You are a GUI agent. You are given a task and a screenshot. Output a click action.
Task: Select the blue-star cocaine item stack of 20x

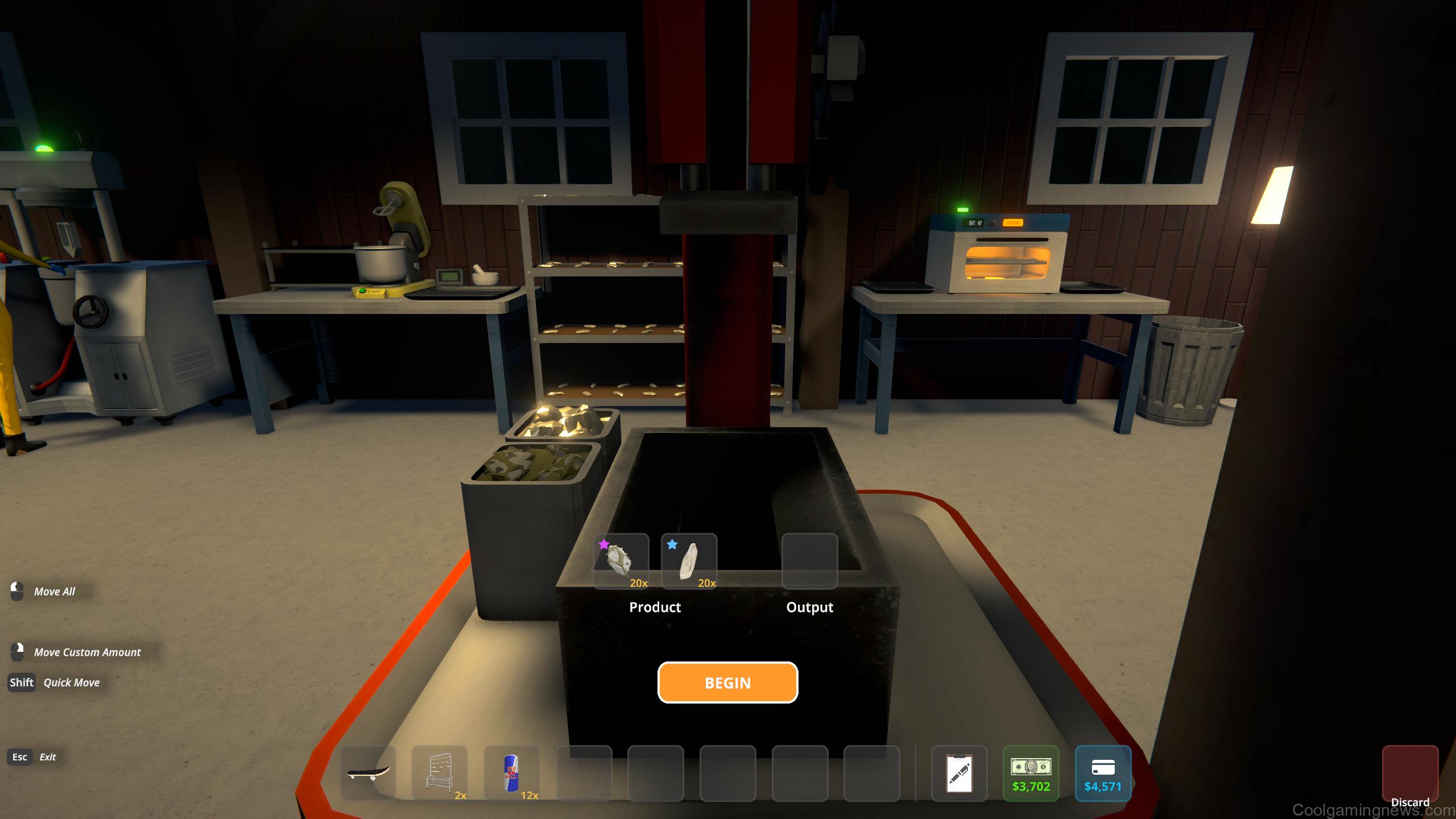click(x=689, y=562)
